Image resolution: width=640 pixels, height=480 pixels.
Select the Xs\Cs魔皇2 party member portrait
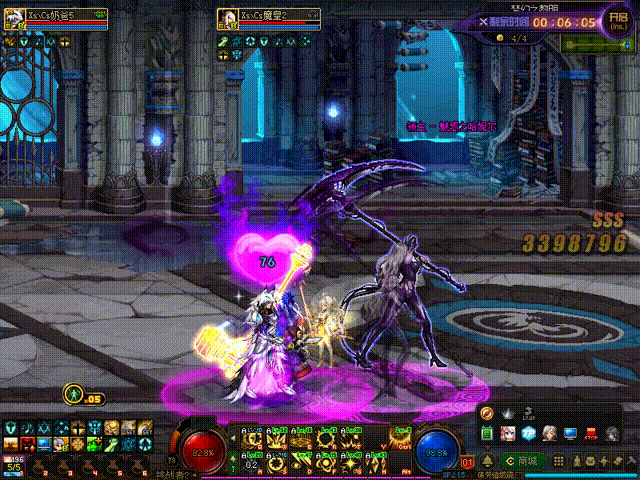click(x=228, y=19)
